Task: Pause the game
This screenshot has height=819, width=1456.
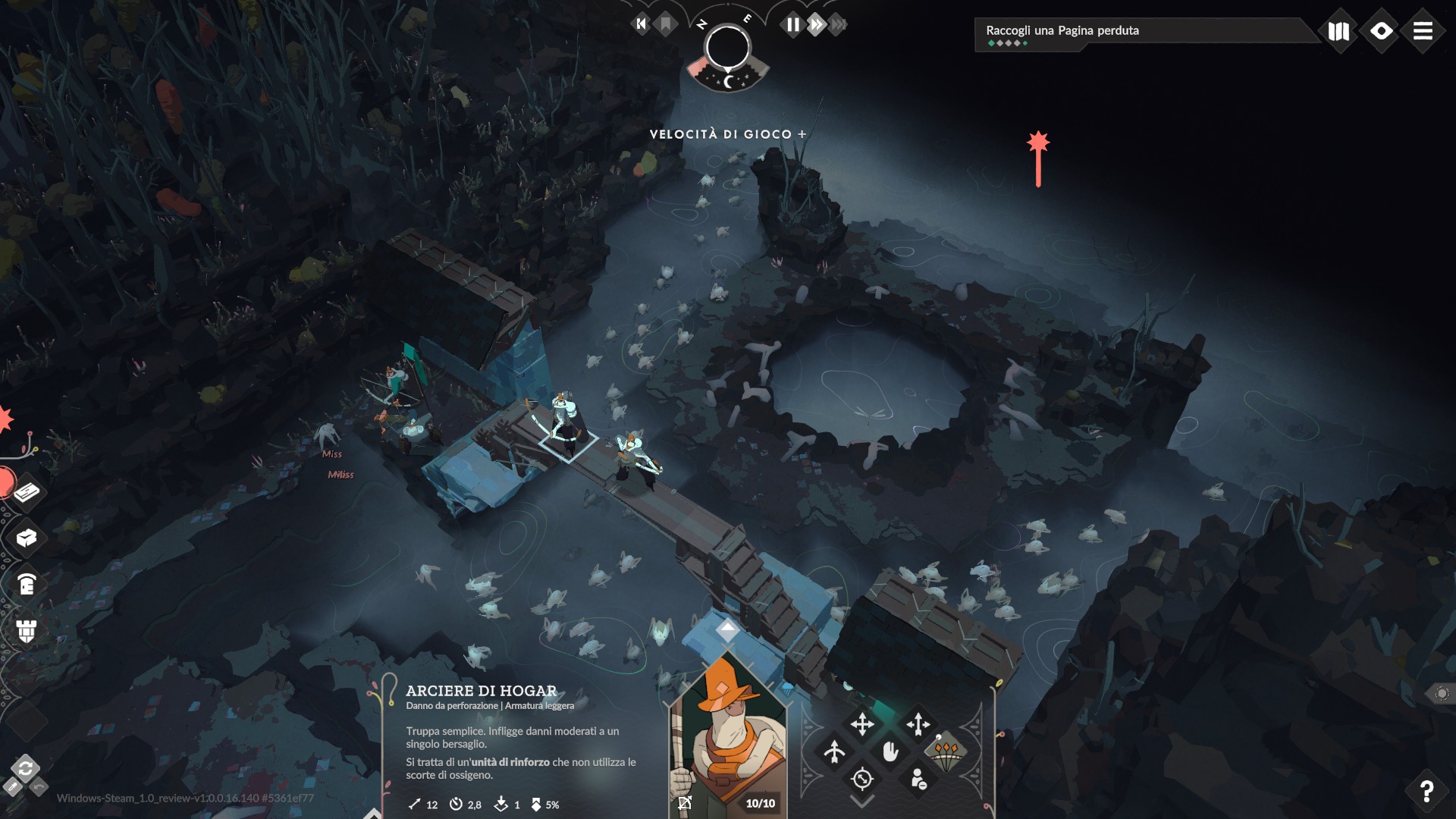Action: coord(792,25)
